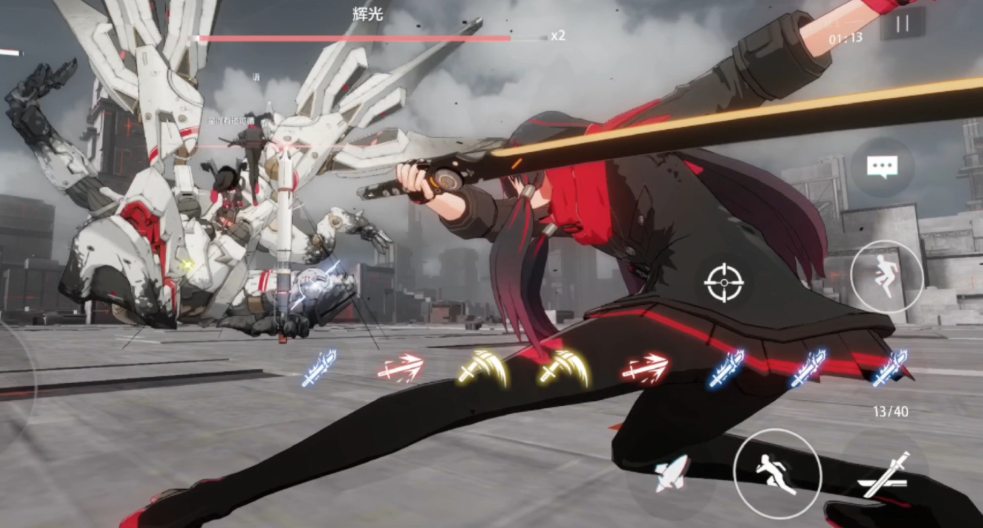Pause the battle
Viewport: 983px width, 528px height.
(902, 23)
